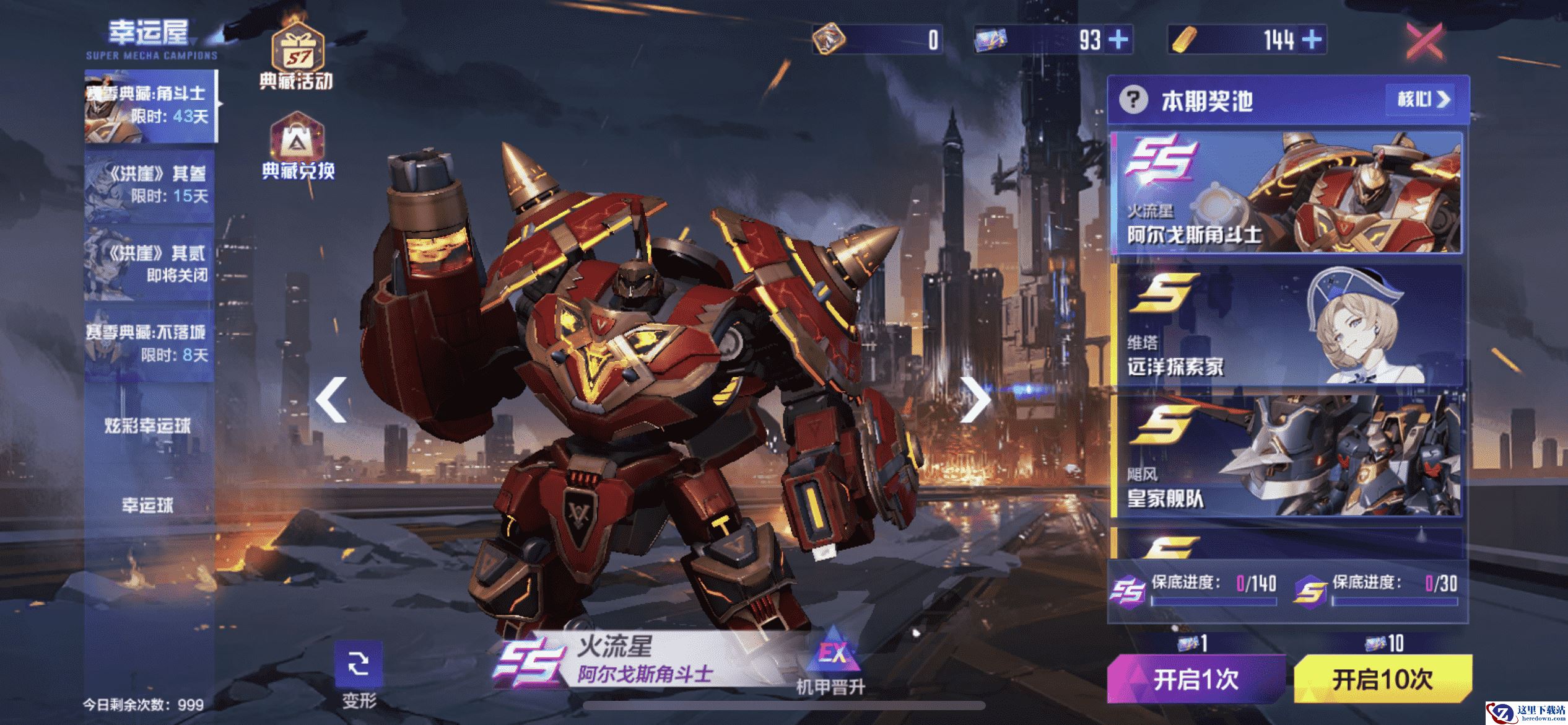Select the 赛季典藏:不落城 banner tab
1568x725 pixels.
click(x=150, y=343)
